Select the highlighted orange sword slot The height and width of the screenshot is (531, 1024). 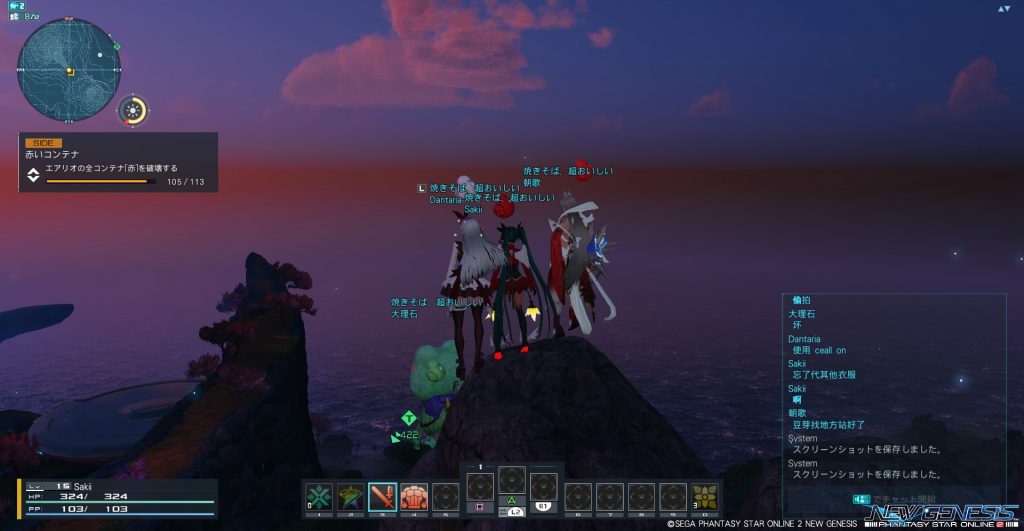tap(382, 497)
